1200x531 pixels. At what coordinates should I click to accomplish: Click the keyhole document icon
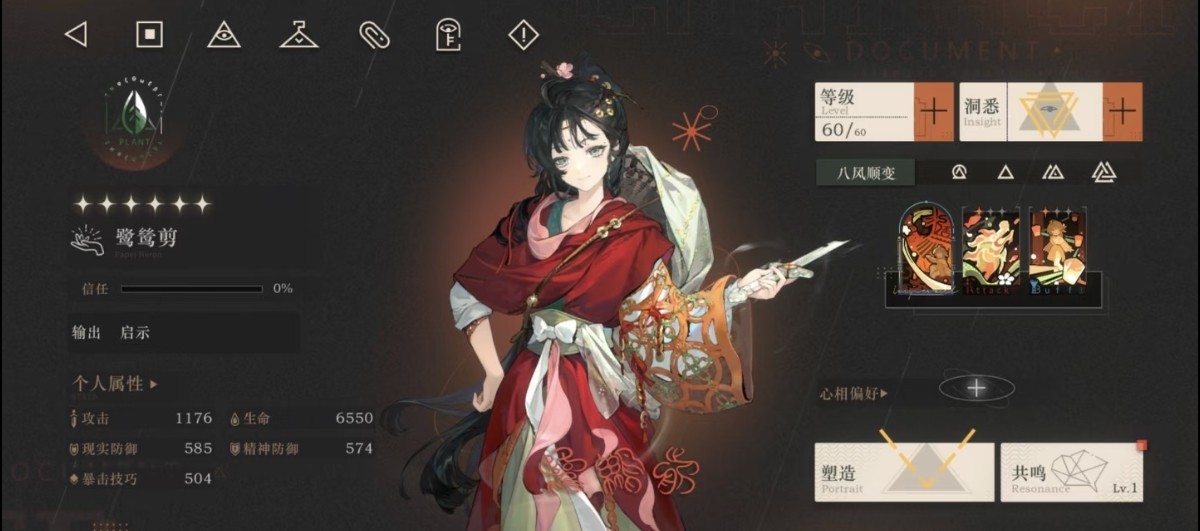[448, 35]
